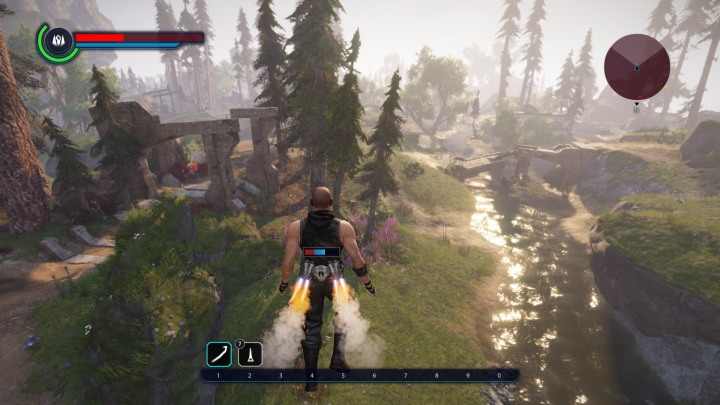Click the small icon below the minimap
The height and width of the screenshot is (405, 720).
click(x=636, y=108)
